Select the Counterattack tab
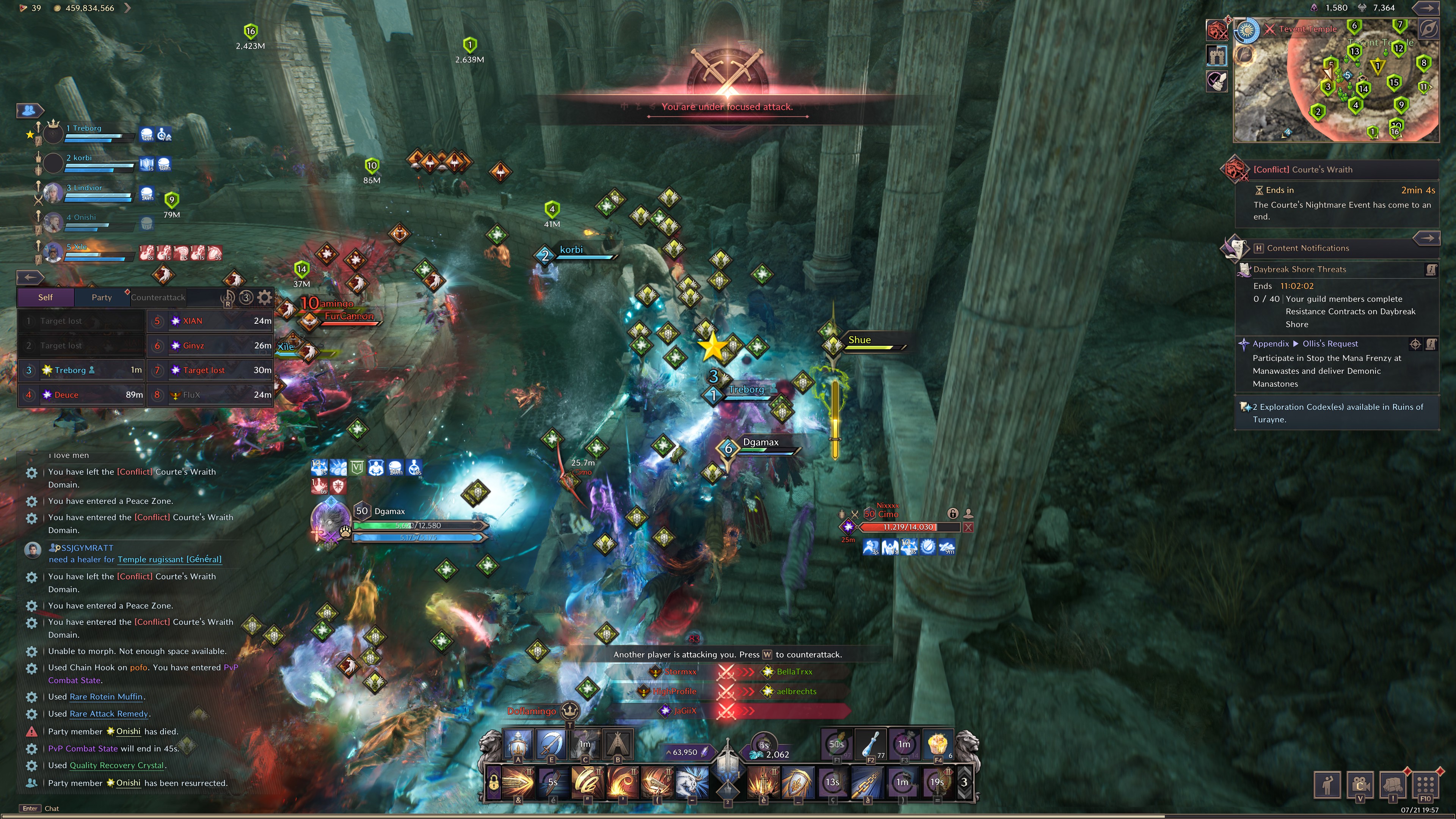The width and height of the screenshot is (1456, 819). (x=158, y=297)
